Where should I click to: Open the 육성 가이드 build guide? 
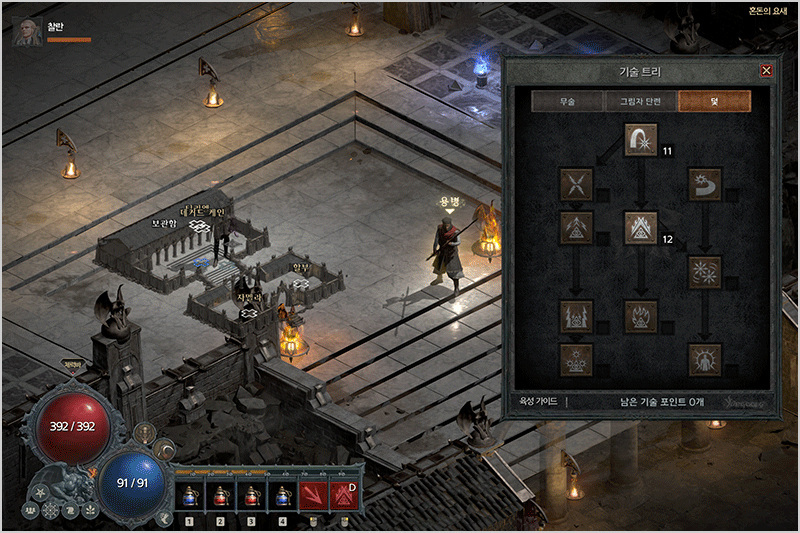[539, 402]
